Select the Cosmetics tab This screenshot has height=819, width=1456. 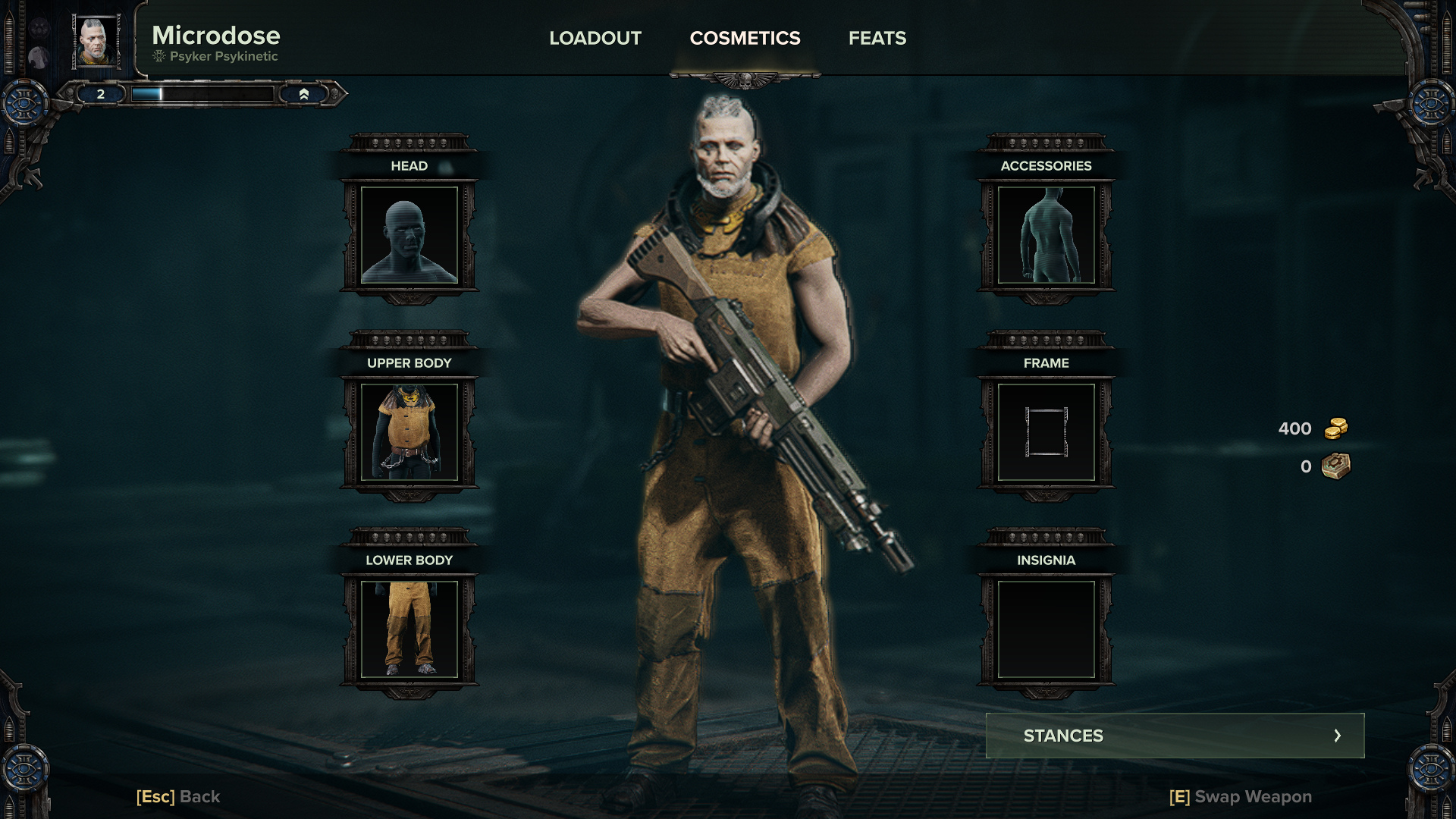click(745, 38)
